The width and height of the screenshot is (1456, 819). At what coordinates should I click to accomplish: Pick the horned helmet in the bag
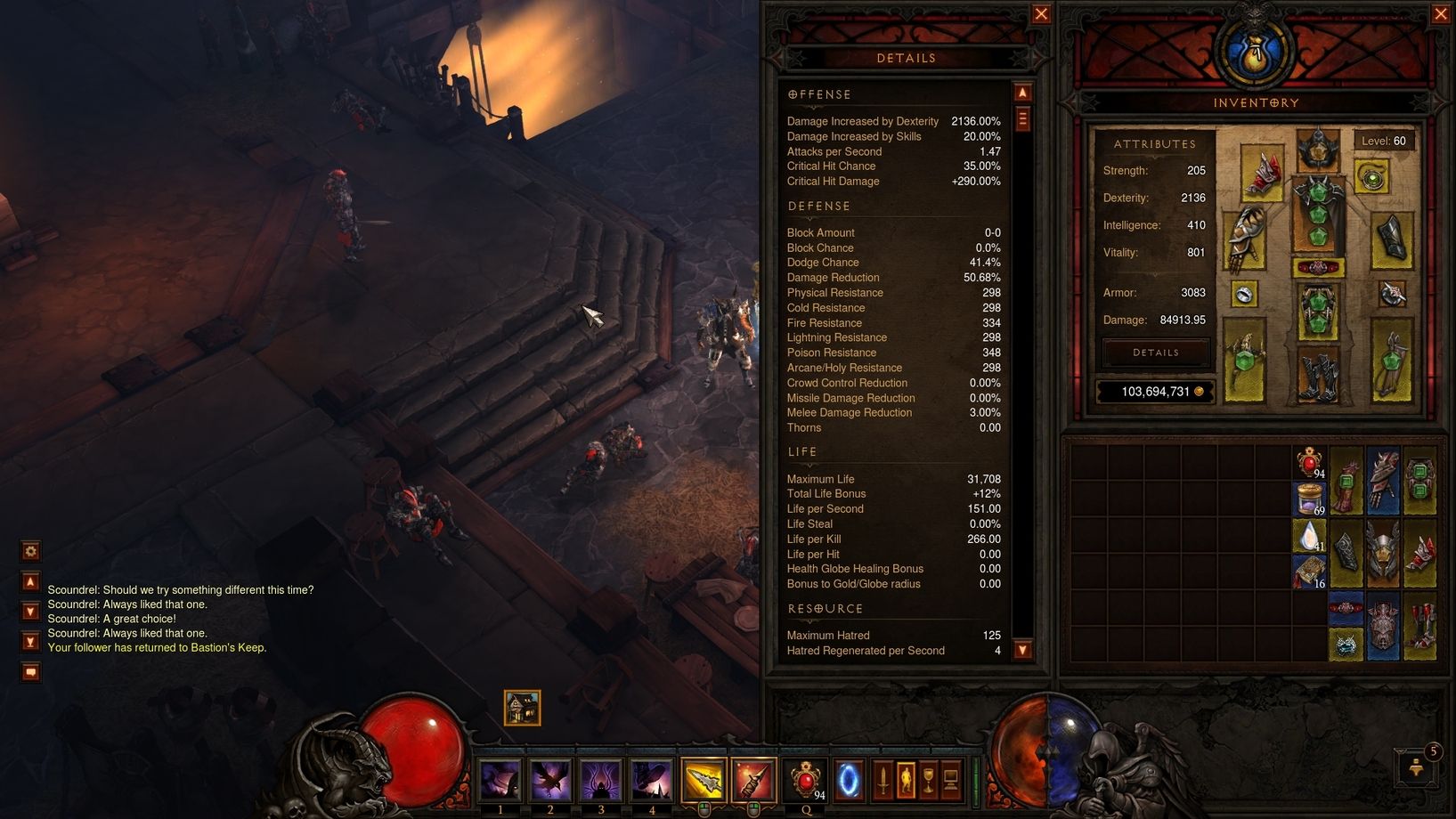(1383, 554)
